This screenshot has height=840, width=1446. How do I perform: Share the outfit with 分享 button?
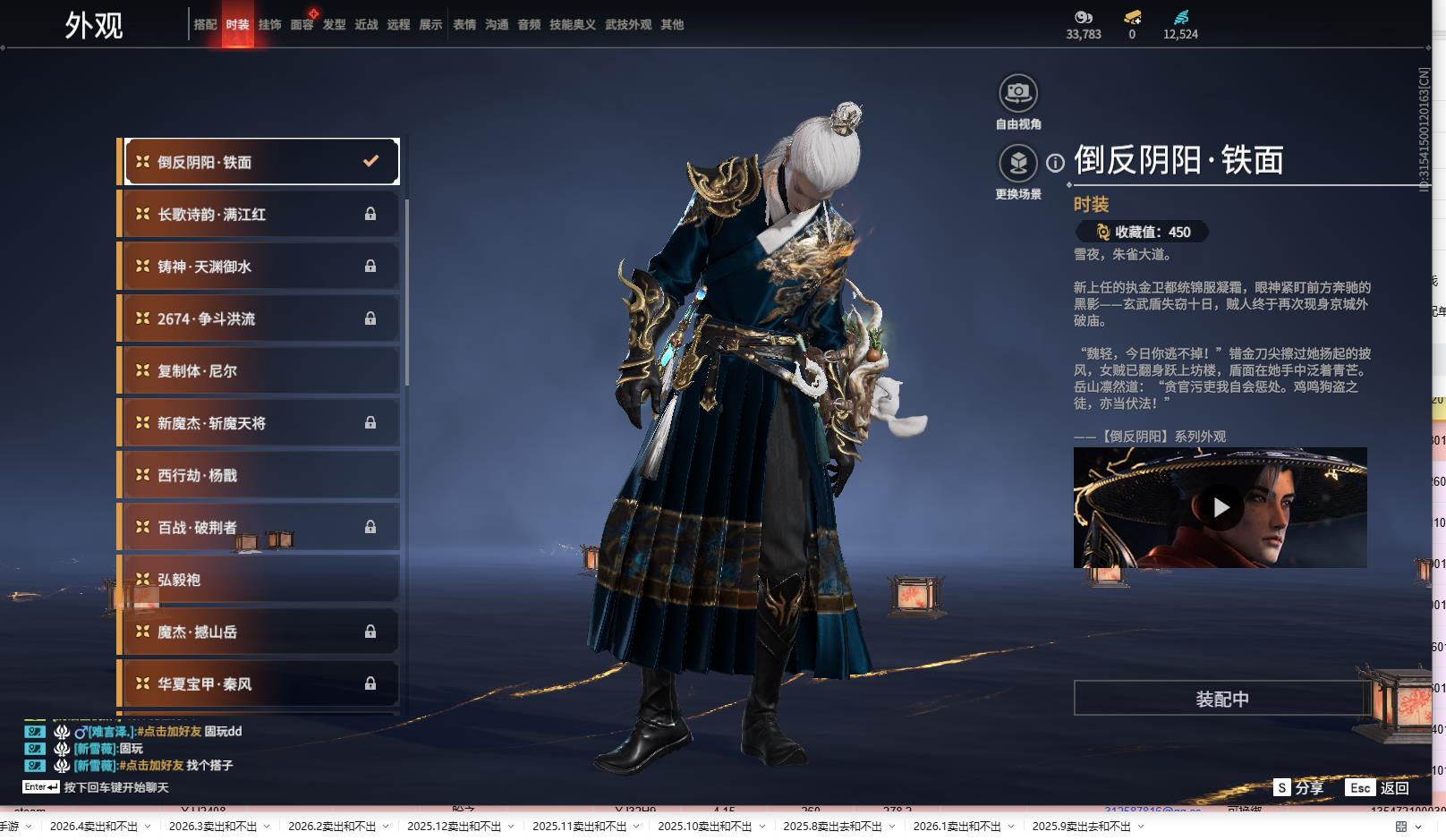tap(1298, 788)
